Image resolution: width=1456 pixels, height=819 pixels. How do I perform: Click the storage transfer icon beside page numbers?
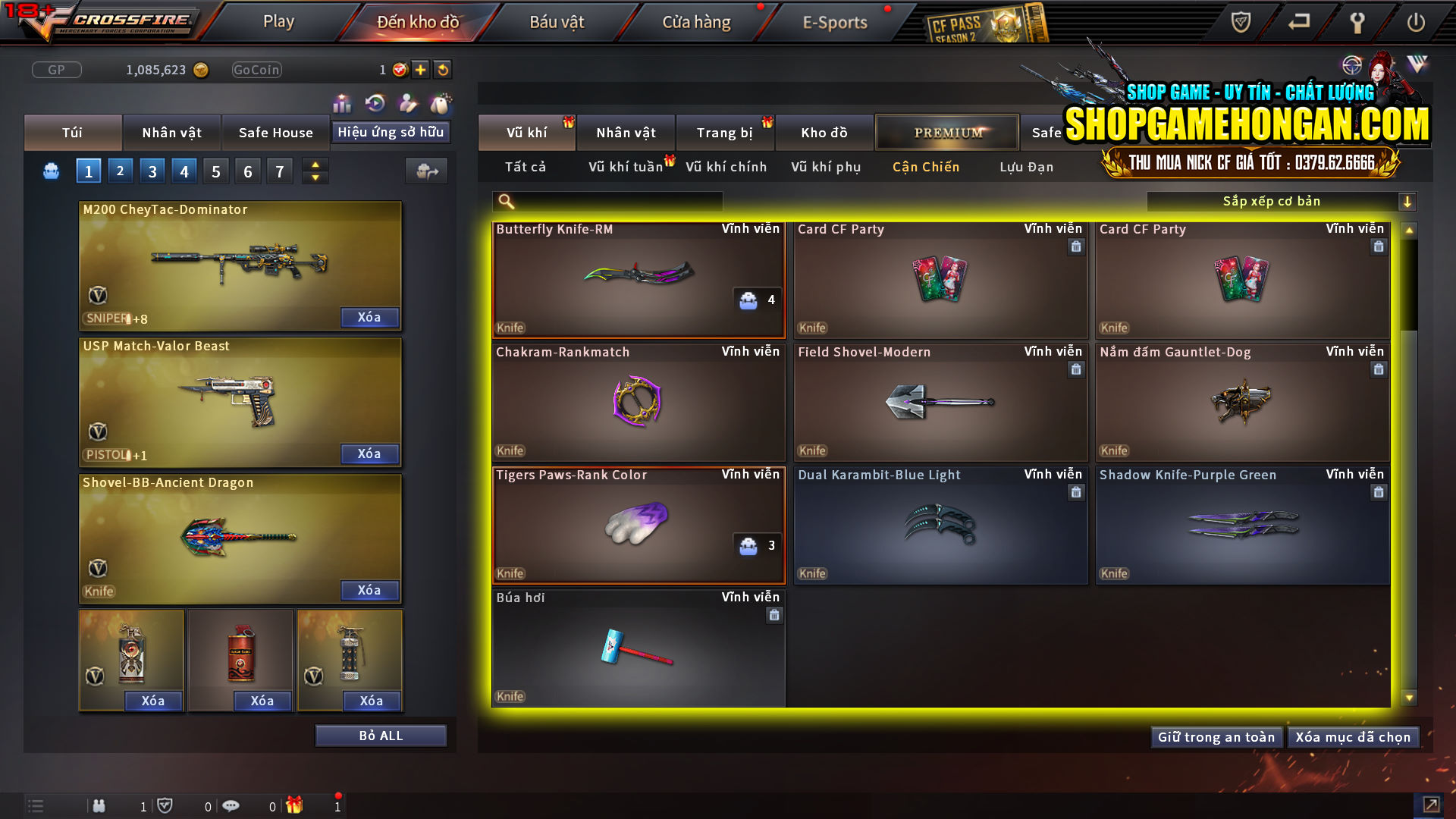click(x=425, y=171)
